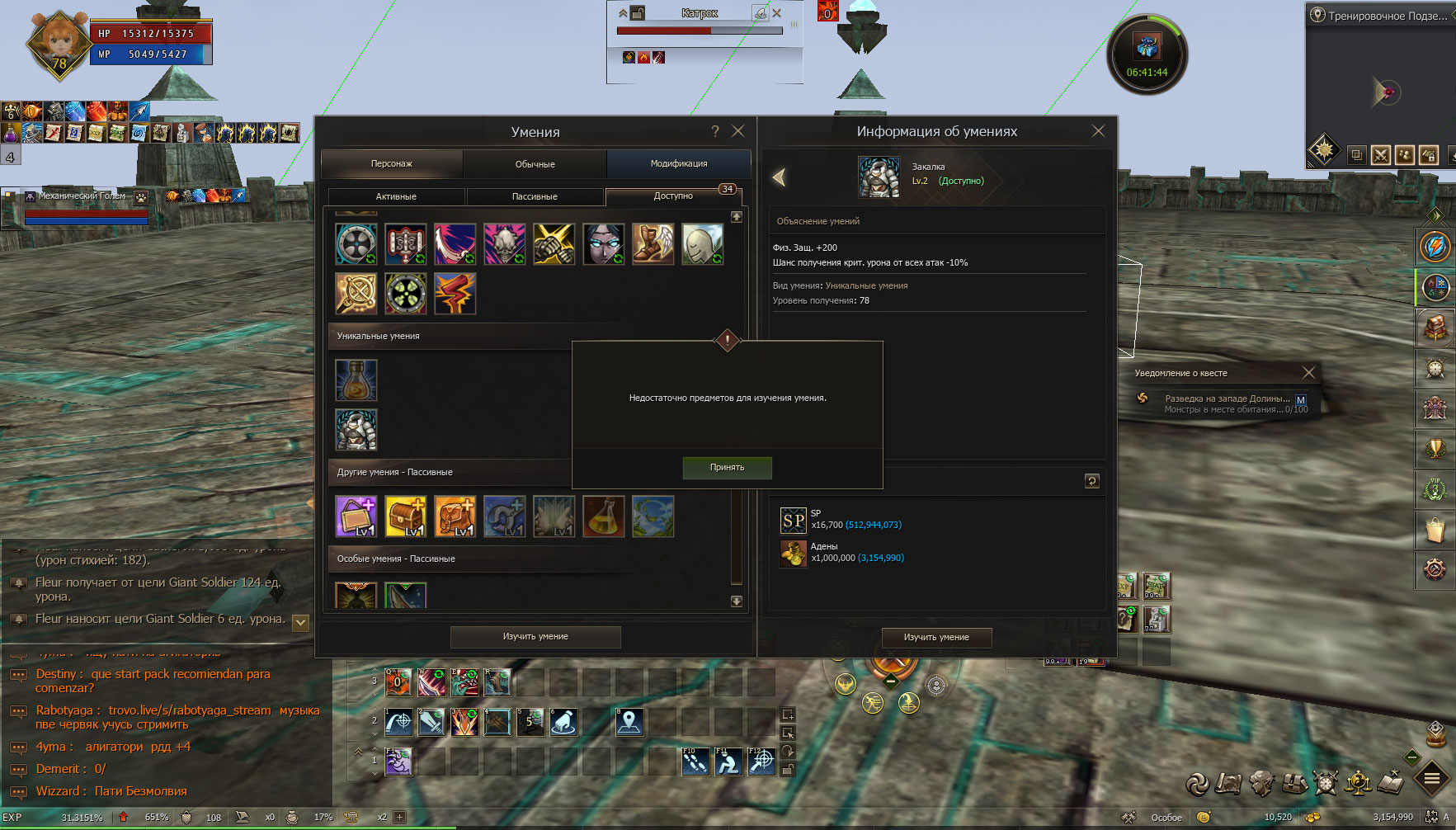Select the Модификация tab

tap(678, 164)
